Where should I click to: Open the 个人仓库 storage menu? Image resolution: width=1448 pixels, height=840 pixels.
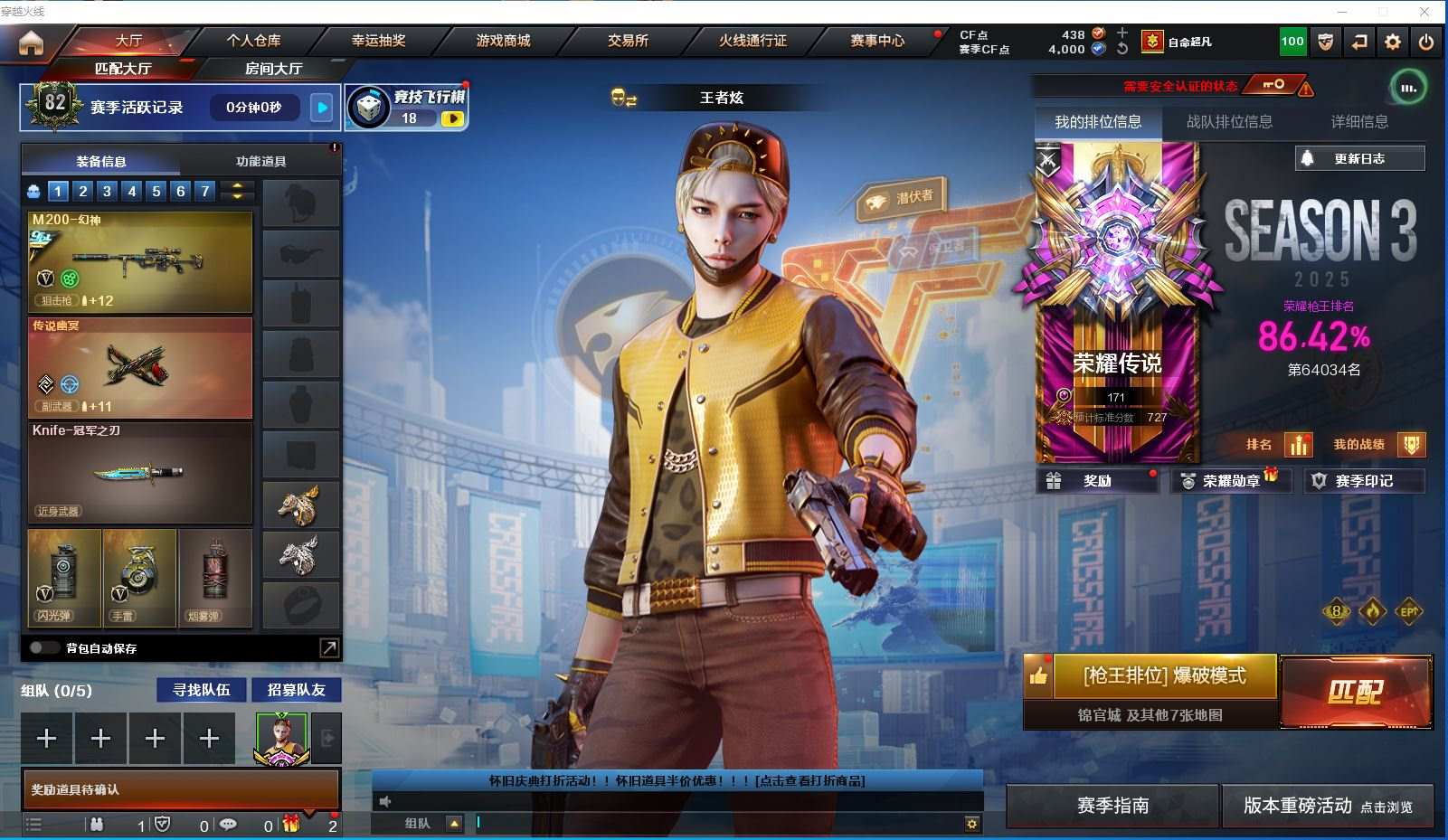[x=253, y=41]
